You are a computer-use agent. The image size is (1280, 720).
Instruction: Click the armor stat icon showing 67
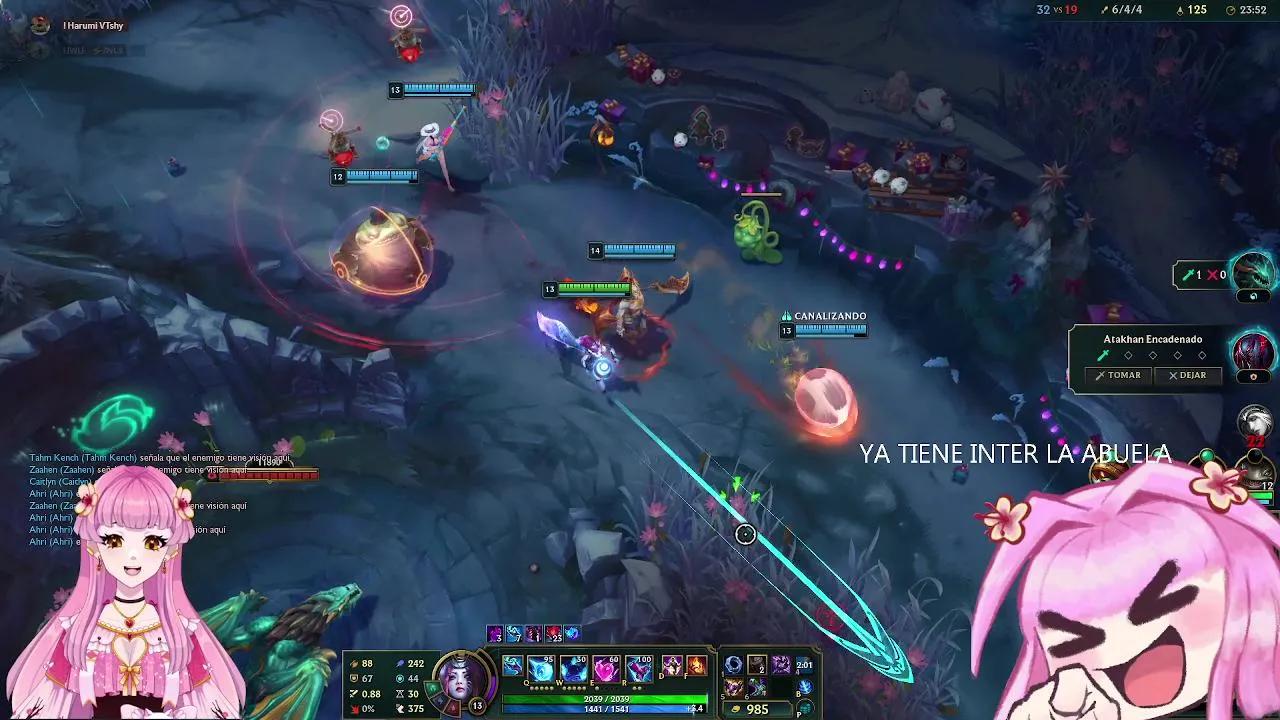(353, 677)
